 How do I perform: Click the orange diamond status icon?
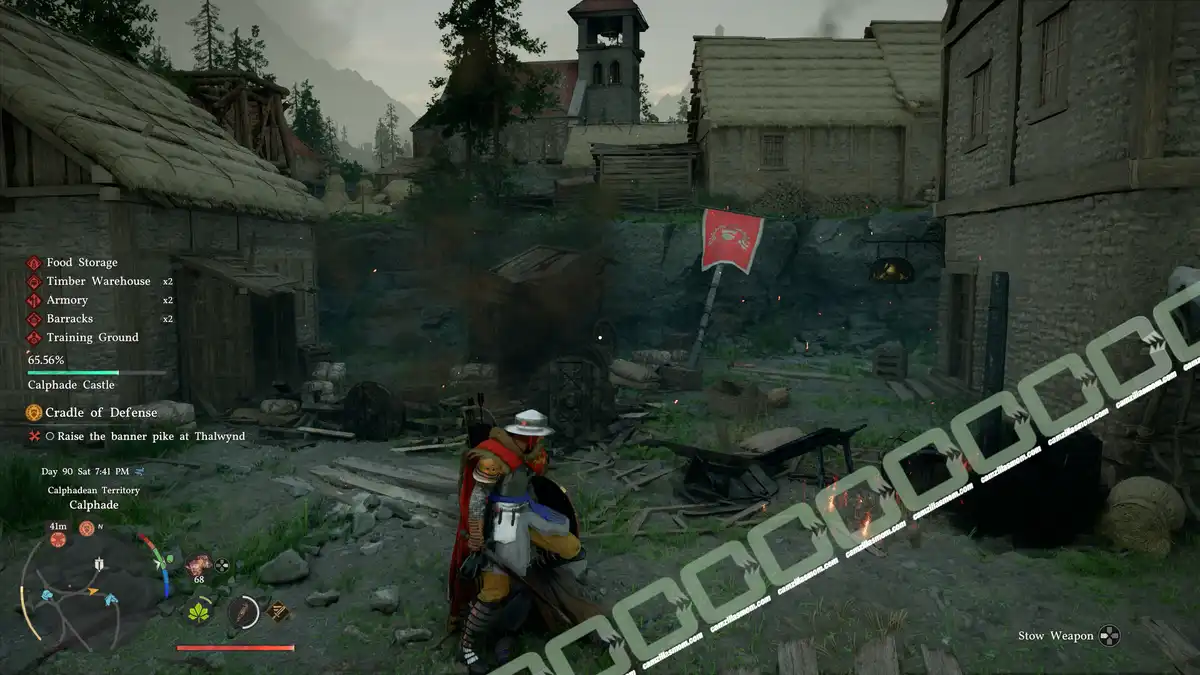click(x=278, y=611)
